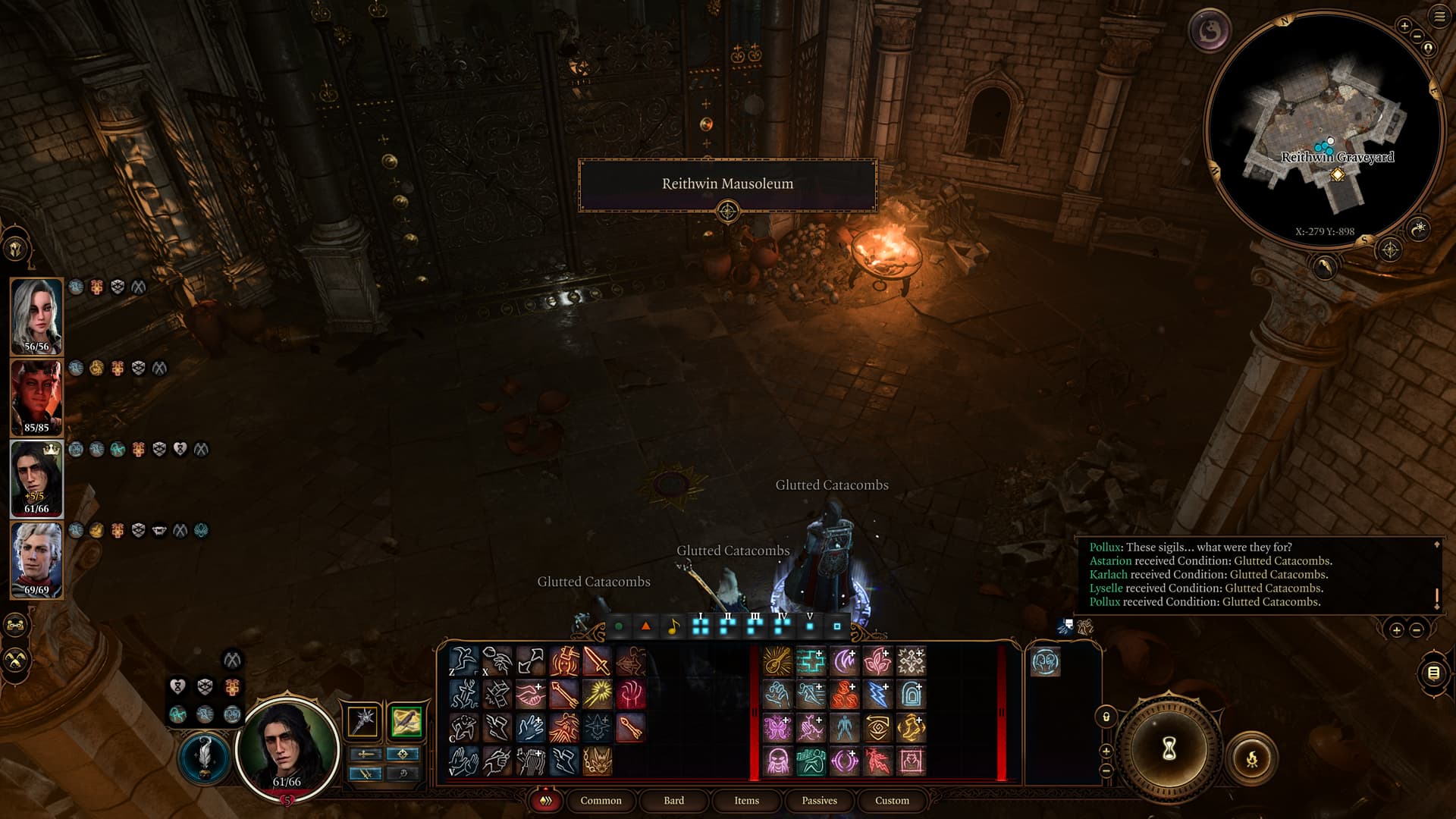
Task: Switch to the Common hotbar tab
Action: [x=601, y=800]
